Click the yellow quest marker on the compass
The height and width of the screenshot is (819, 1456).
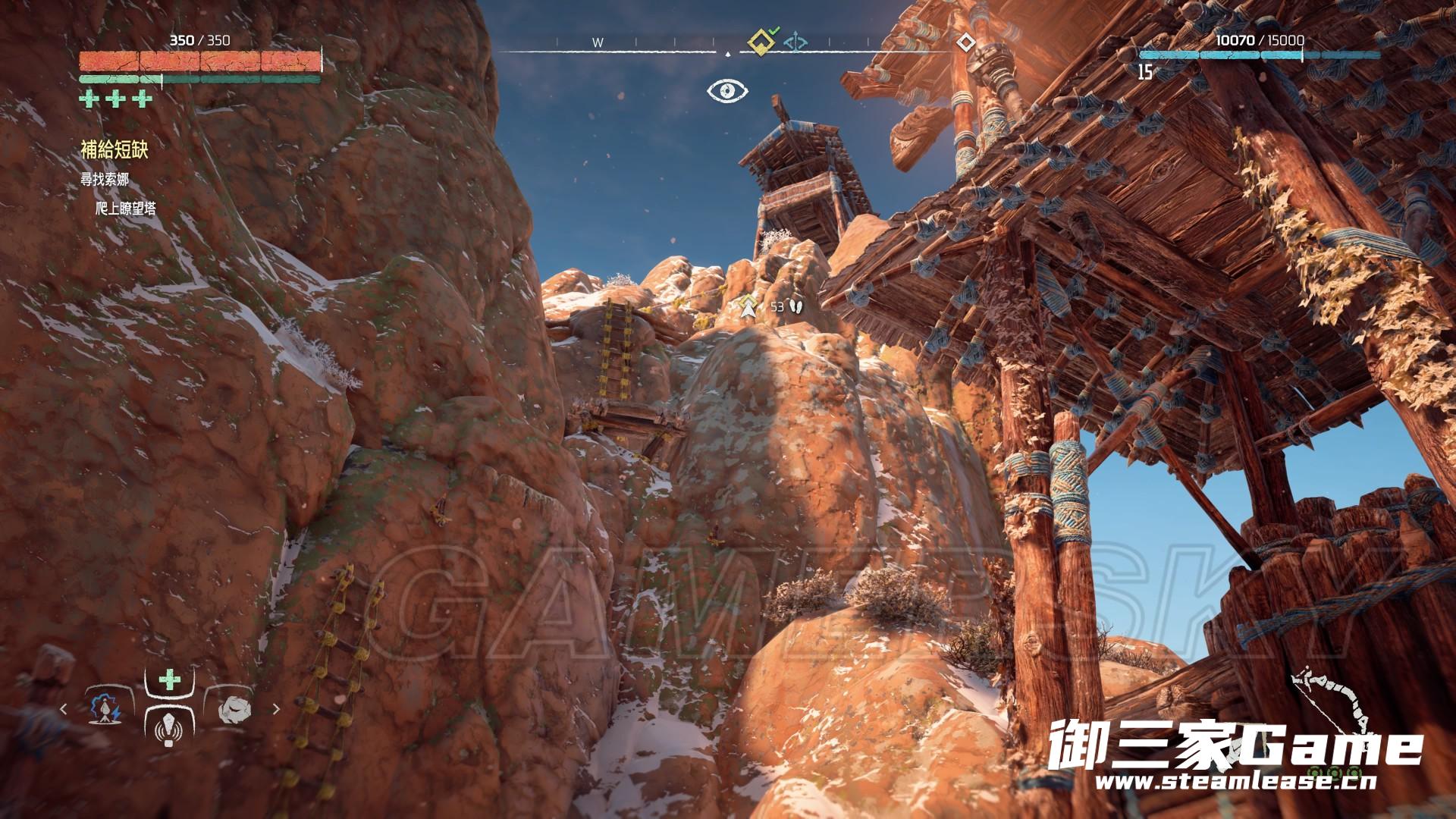pos(760,42)
